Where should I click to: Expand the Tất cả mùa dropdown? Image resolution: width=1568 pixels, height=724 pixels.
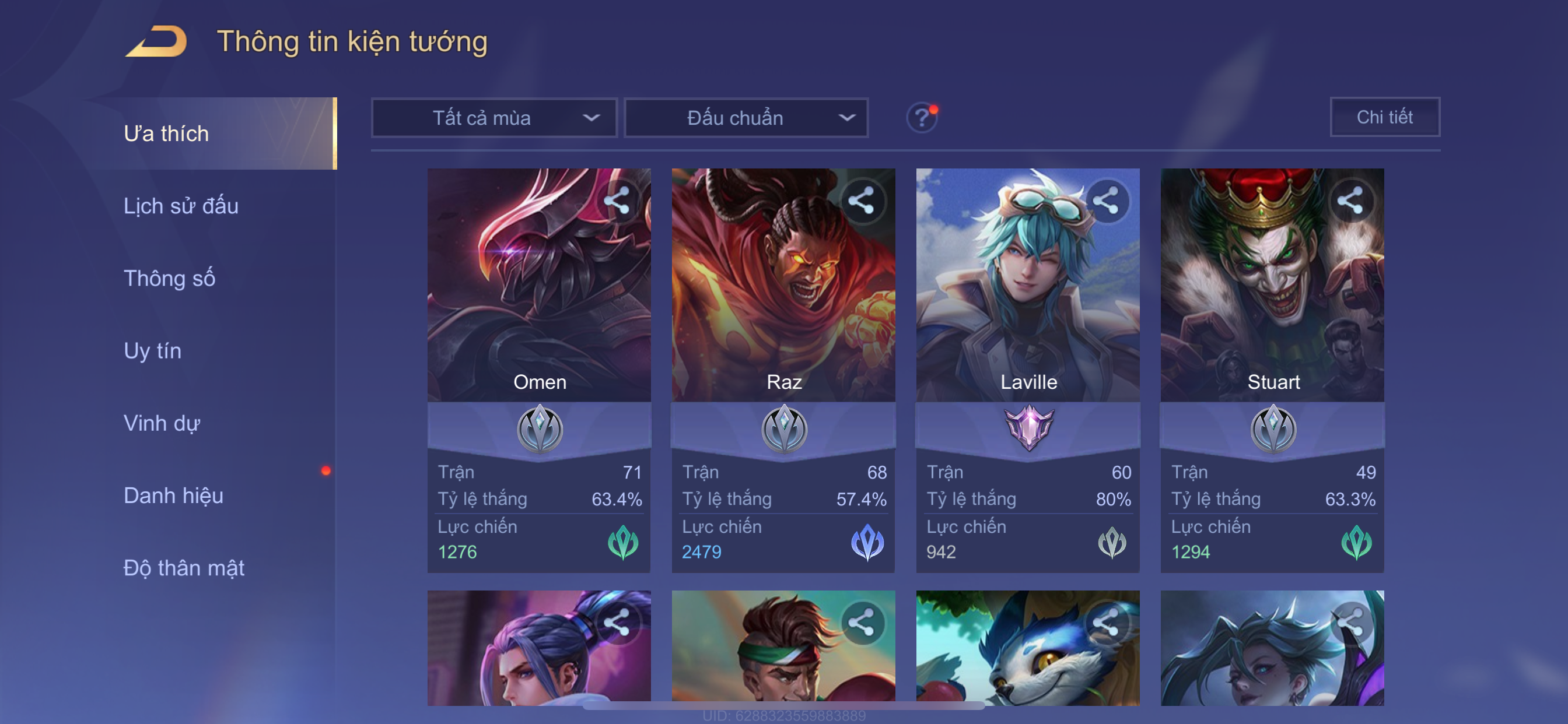[494, 117]
